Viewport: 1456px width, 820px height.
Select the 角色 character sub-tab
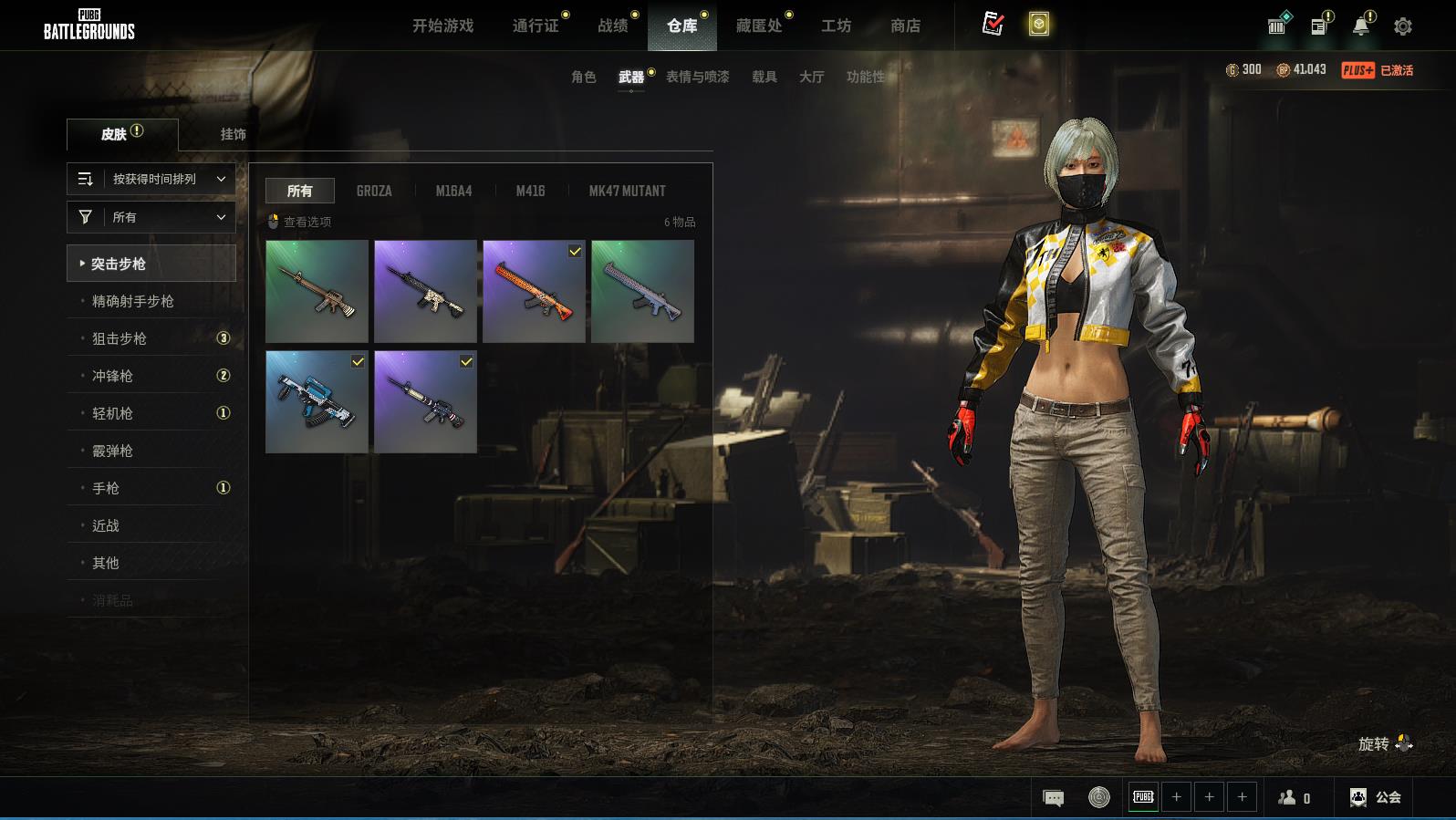pyautogui.click(x=583, y=77)
